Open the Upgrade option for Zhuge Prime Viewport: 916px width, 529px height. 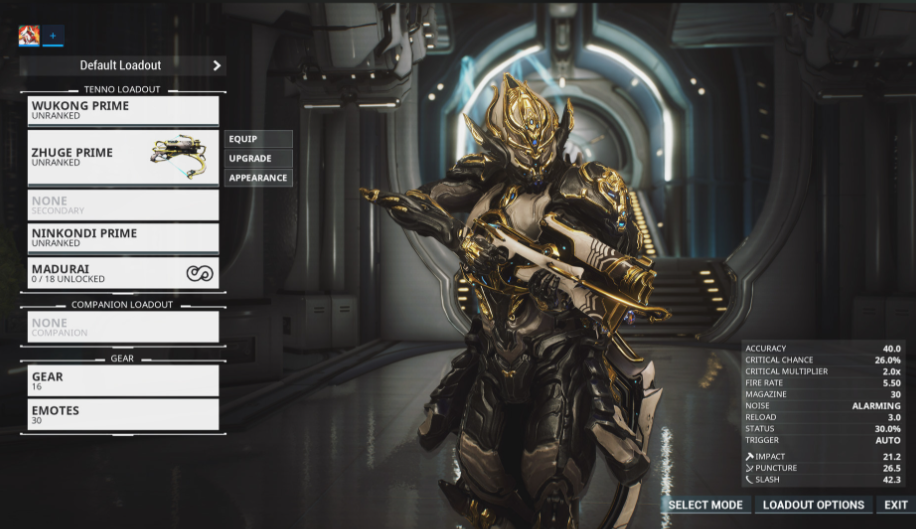click(x=259, y=158)
